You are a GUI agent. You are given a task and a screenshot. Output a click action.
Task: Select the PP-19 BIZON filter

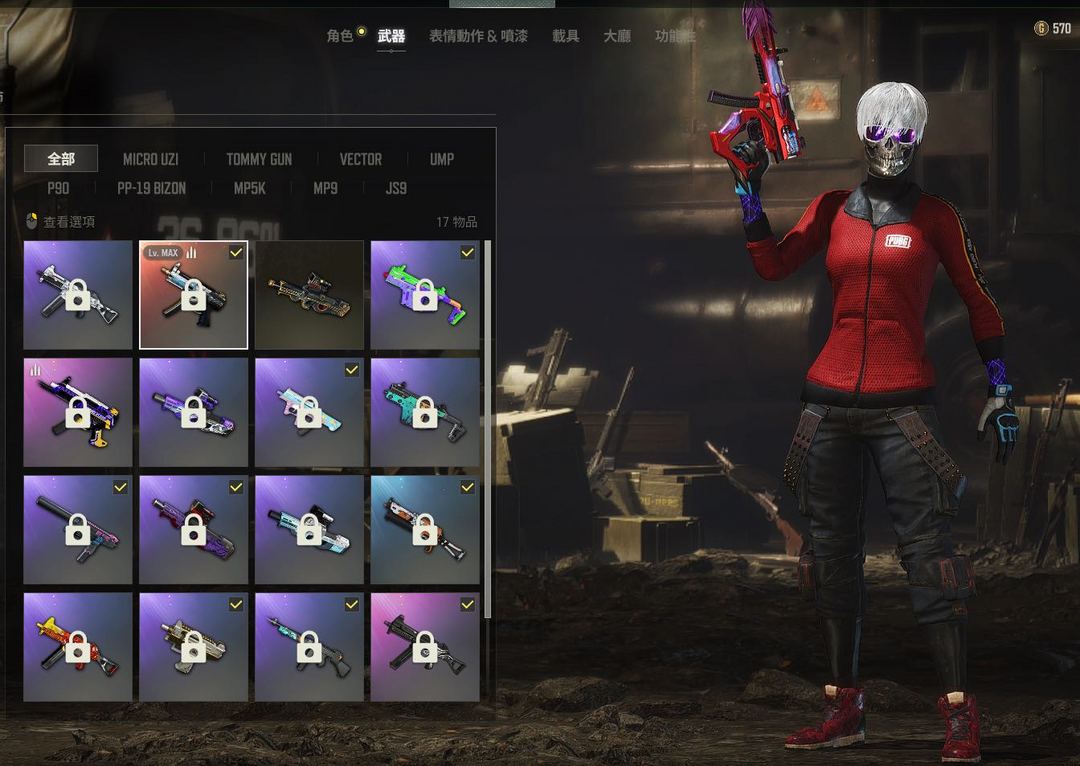point(151,188)
